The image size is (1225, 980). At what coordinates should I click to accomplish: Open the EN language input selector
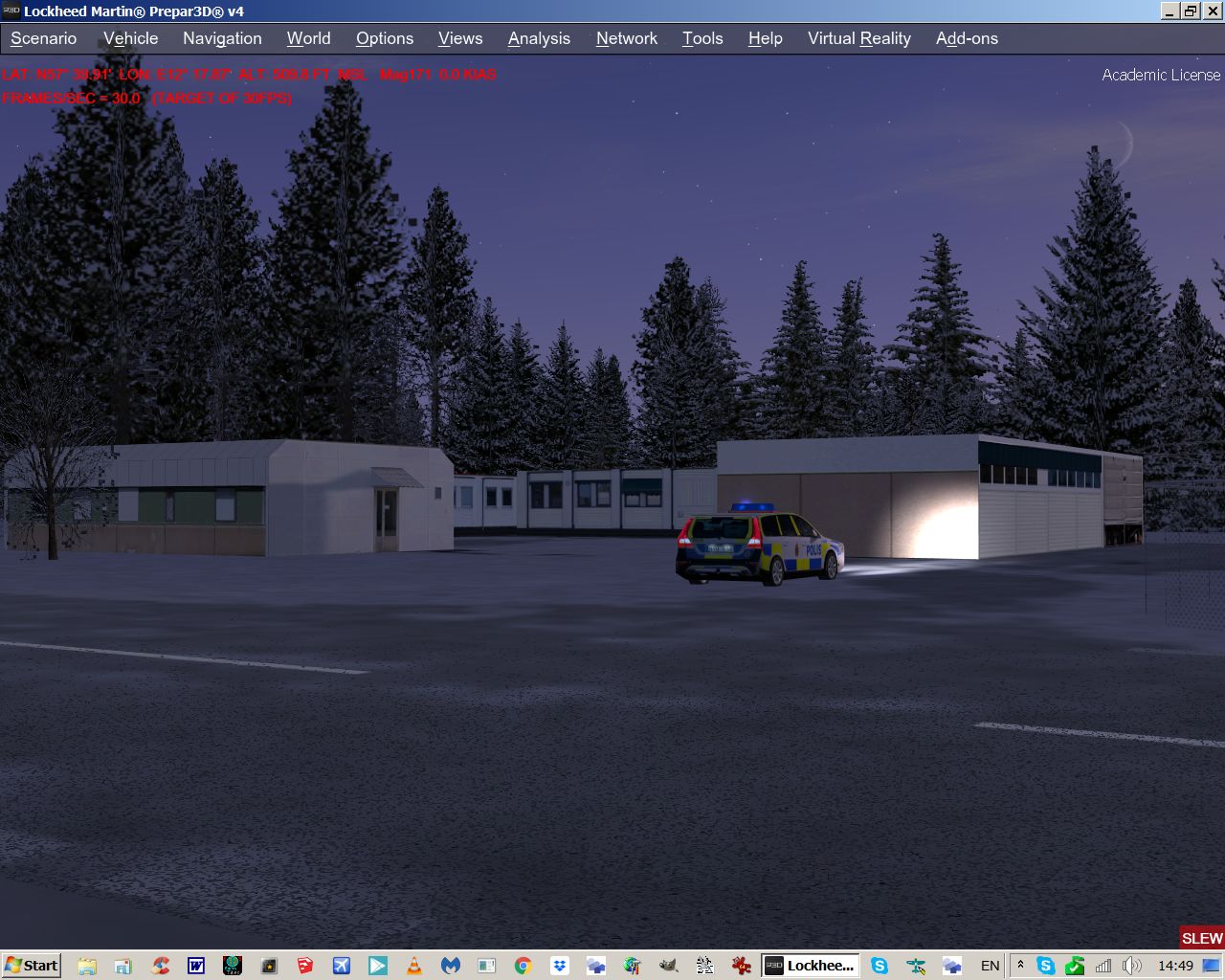point(990,965)
